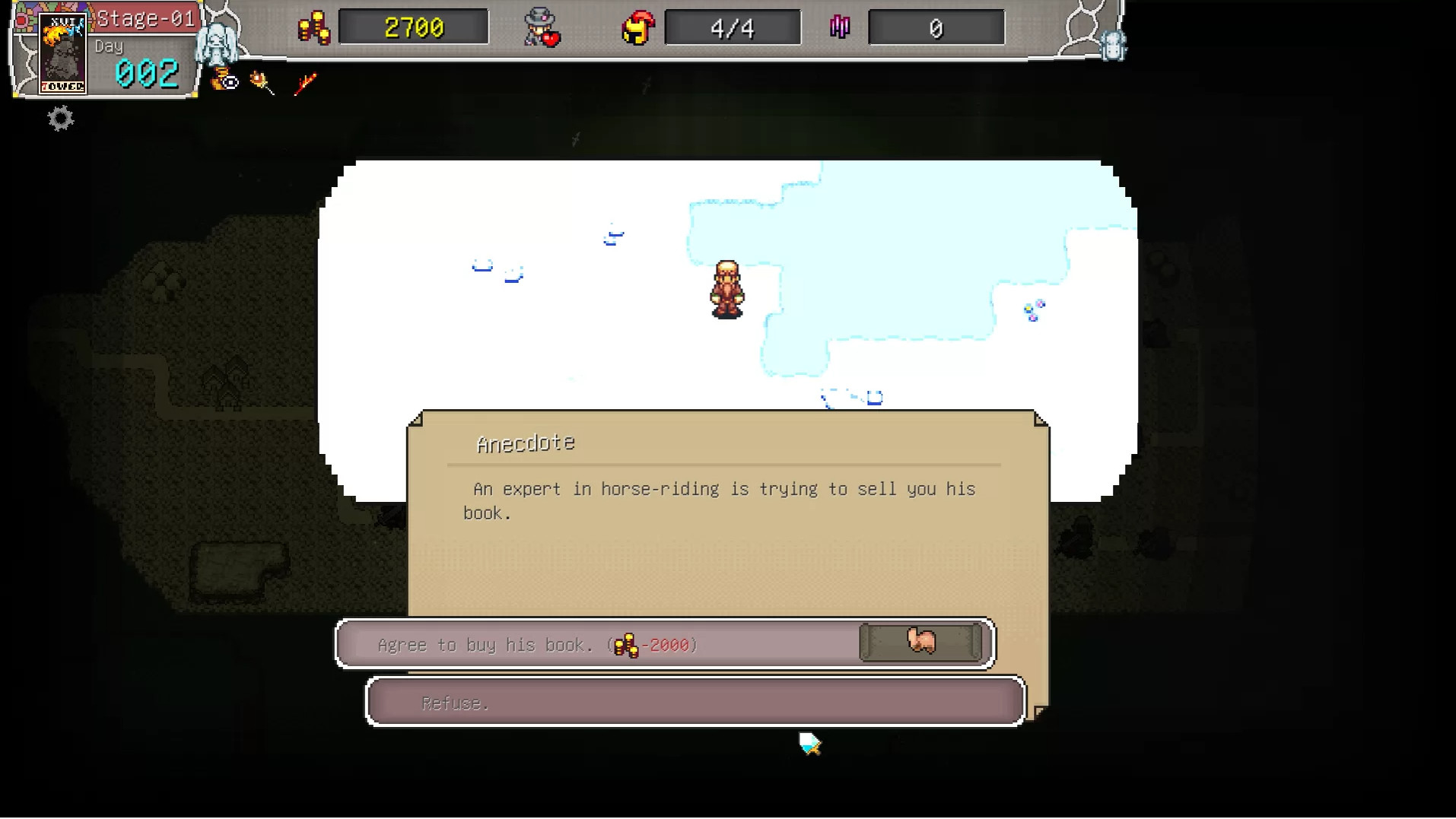
Task: Click the eye-coin icon under the day counter
Action: (x=224, y=81)
